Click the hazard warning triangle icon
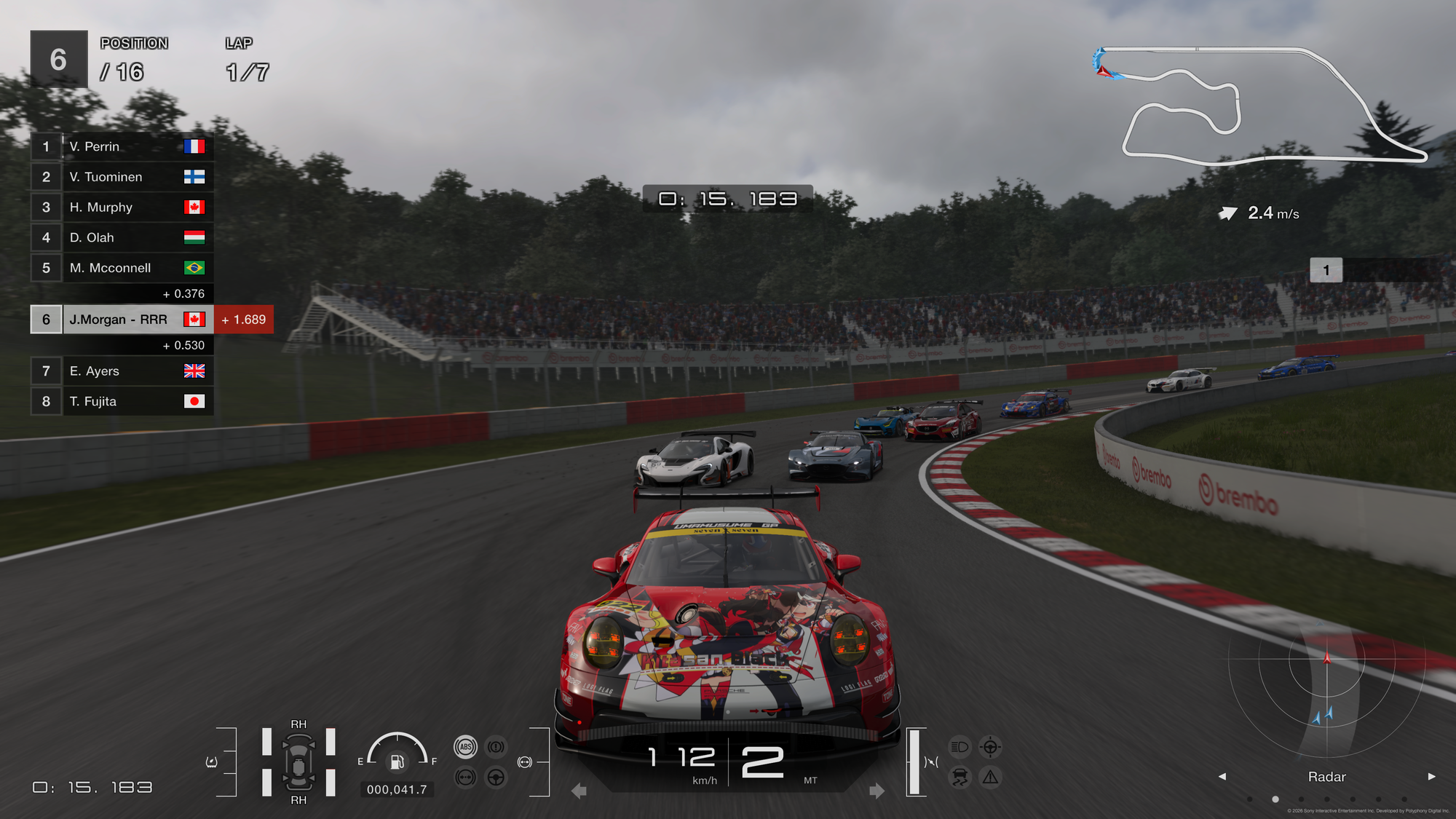Image resolution: width=1456 pixels, height=819 pixels. pyautogui.click(x=990, y=777)
